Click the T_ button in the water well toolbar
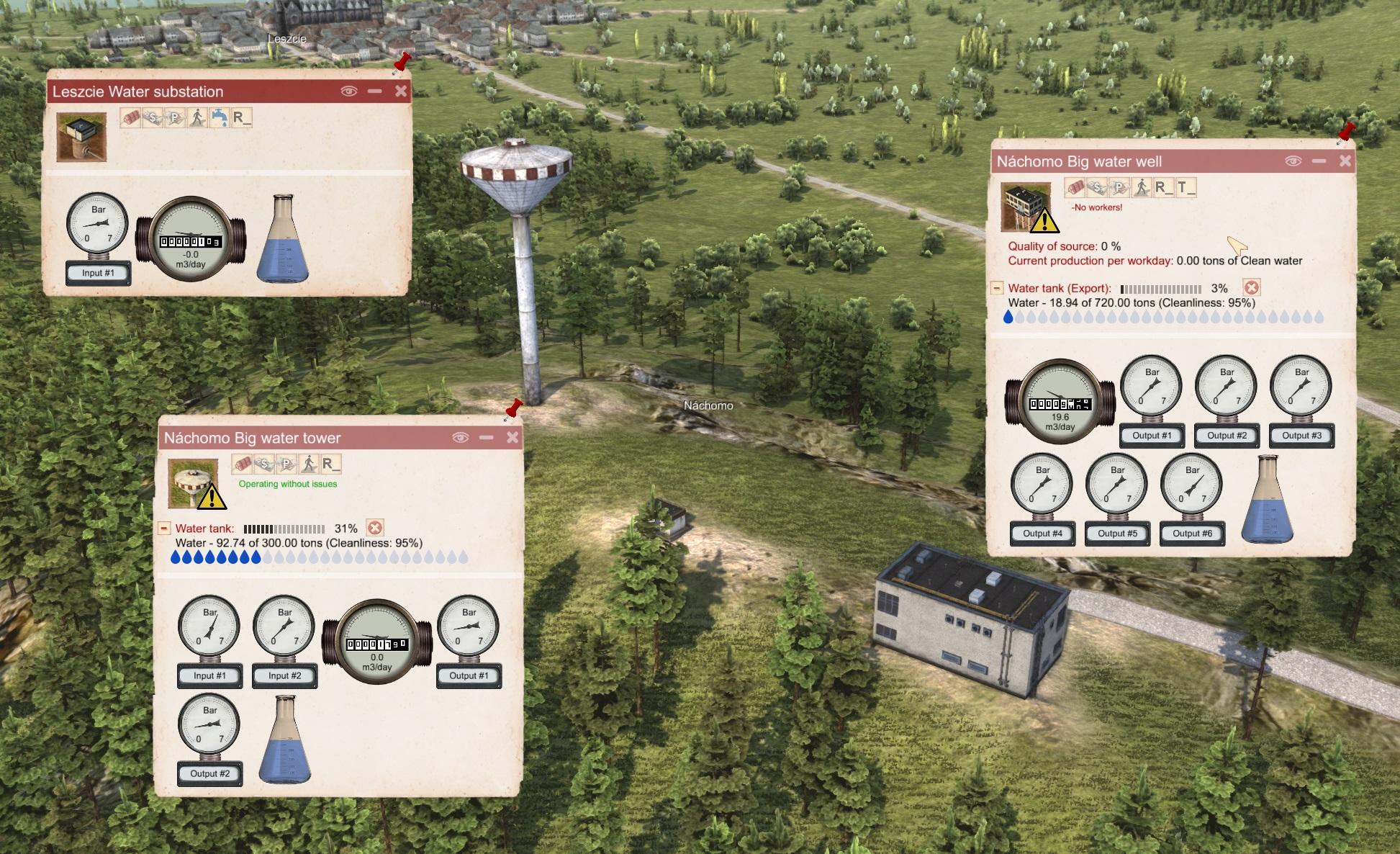This screenshot has height=854, width=1400. (1186, 187)
